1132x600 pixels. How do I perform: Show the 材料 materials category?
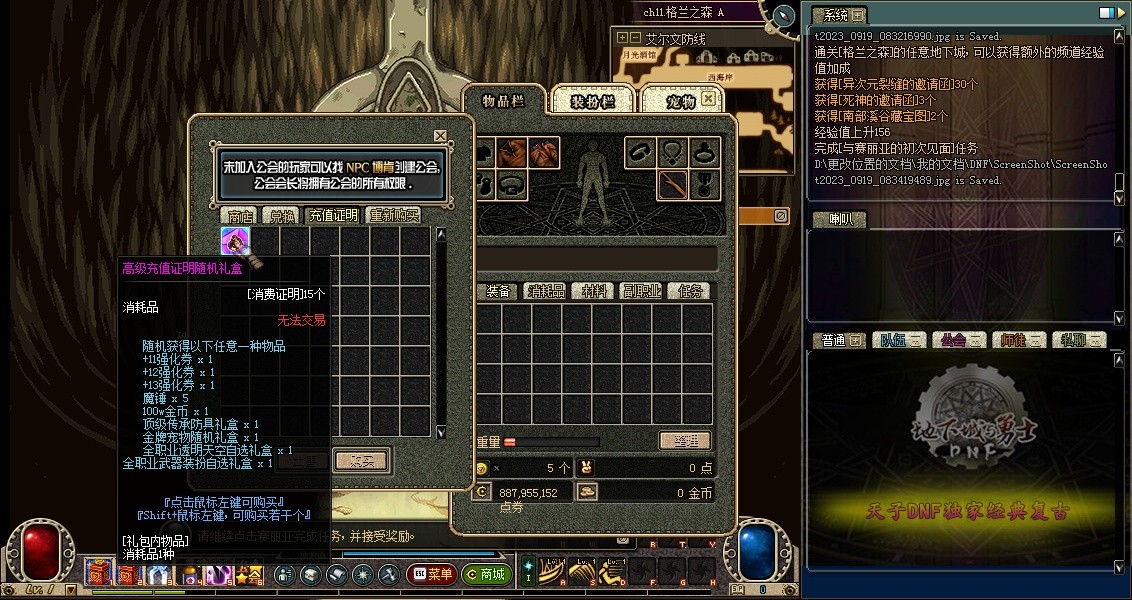point(594,291)
